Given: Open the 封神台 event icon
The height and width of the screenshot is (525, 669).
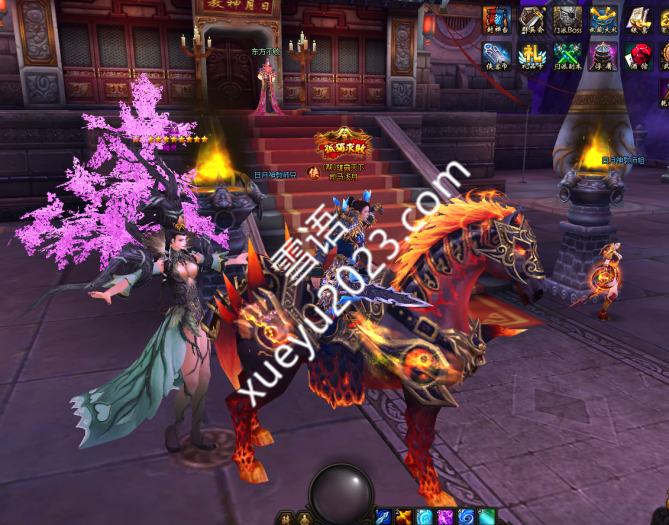Looking at the screenshot, I should [x=497, y=19].
